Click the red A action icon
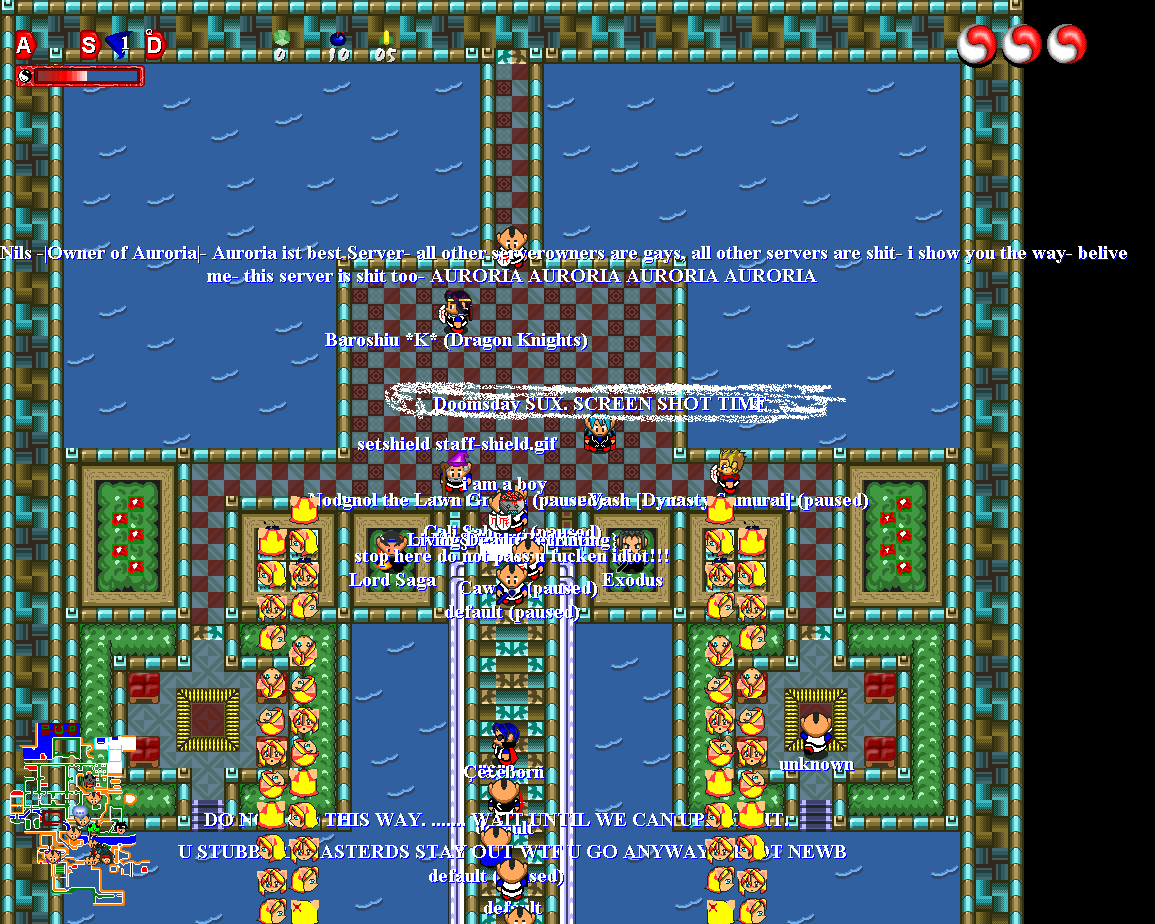Screen dimensions: 1155x924 [24, 44]
